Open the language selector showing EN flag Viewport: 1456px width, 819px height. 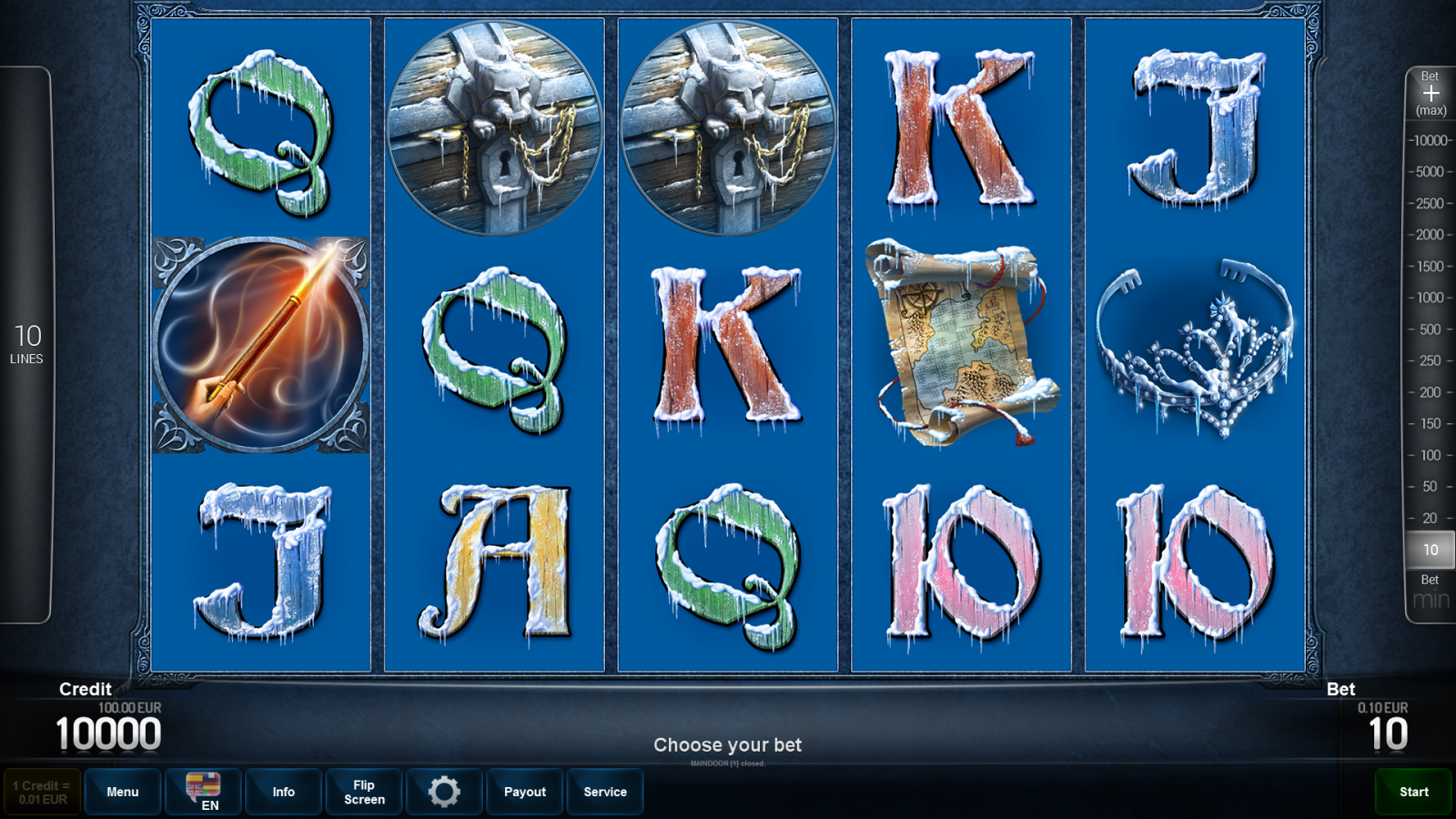pos(202,792)
